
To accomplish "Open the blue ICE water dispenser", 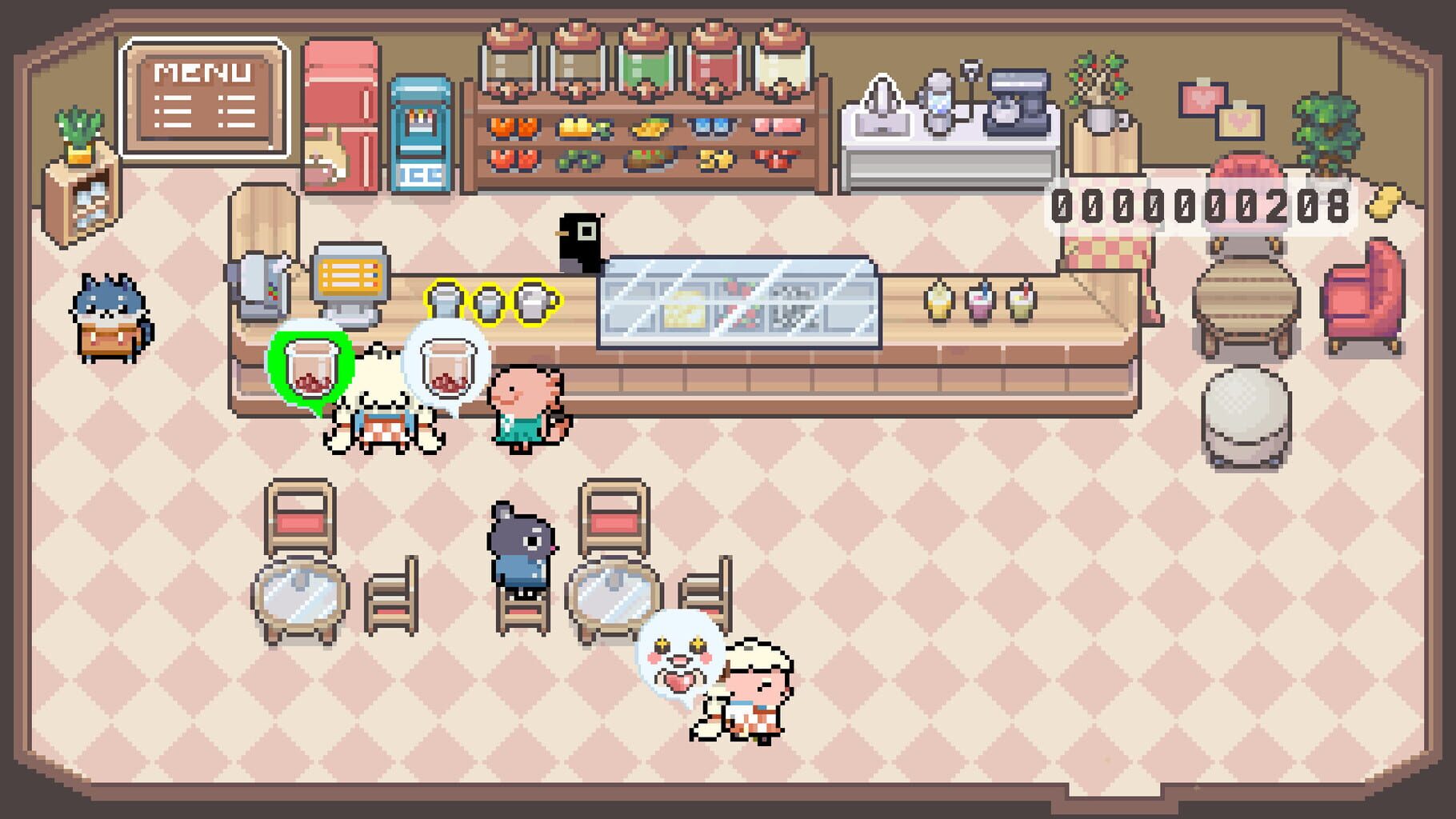I will (x=419, y=132).
